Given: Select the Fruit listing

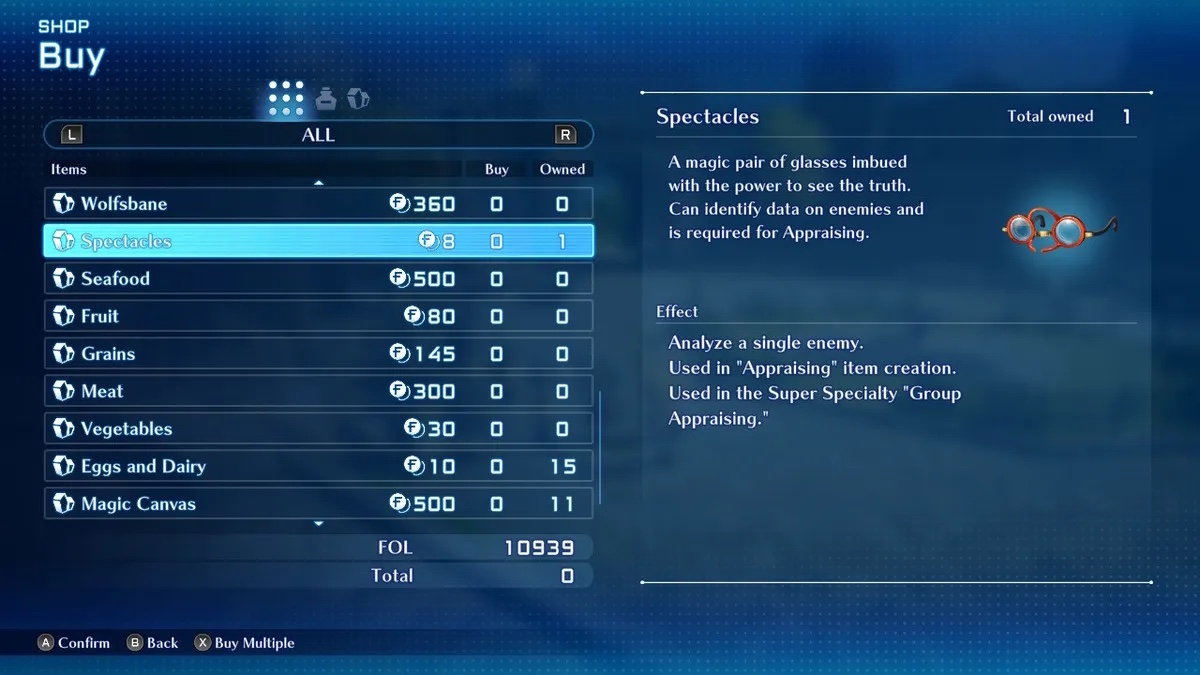Looking at the screenshot, I should click(x=318, y=316).
